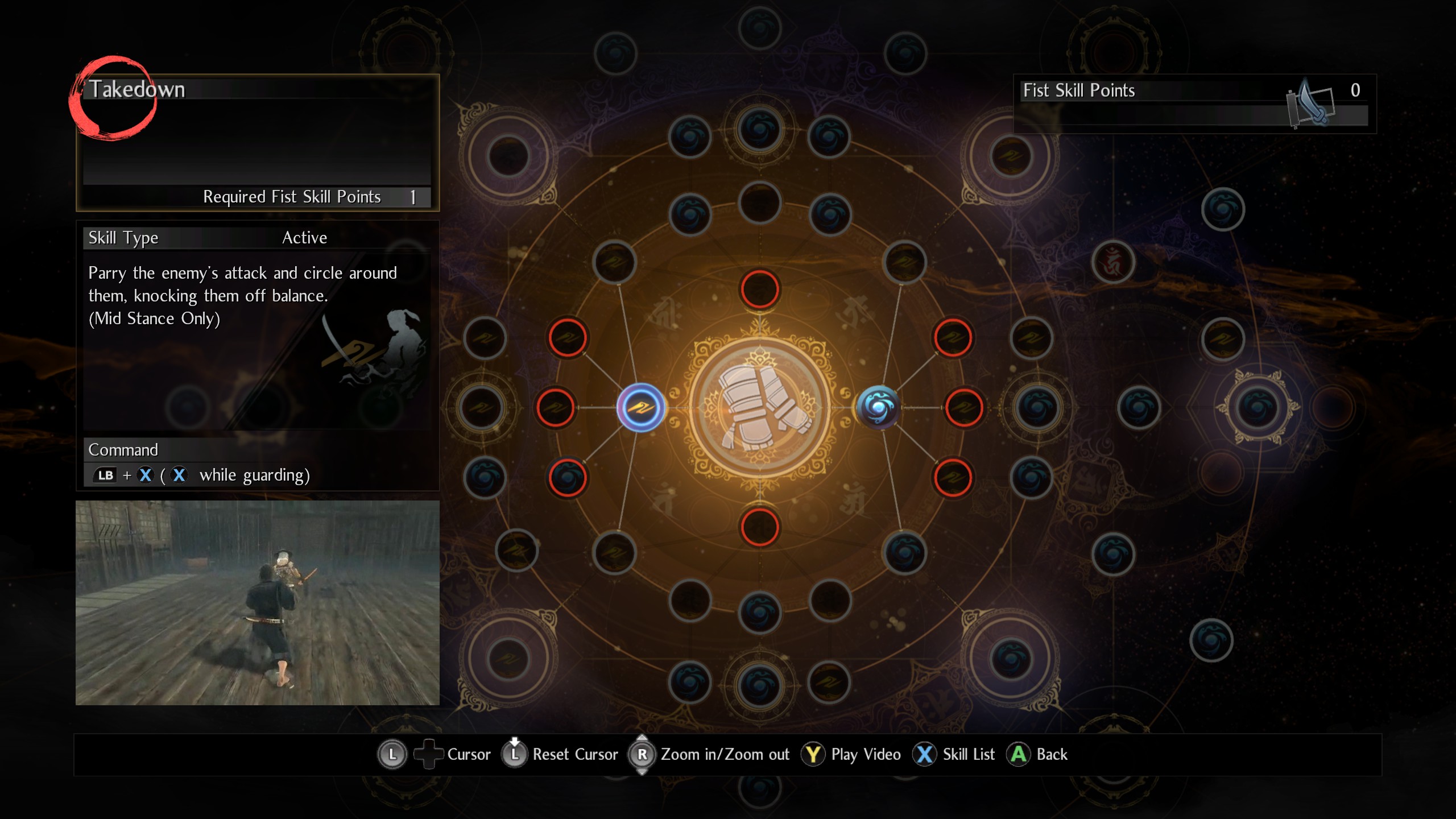Choose the glowing blue swirl skill node

pos(878,407)
